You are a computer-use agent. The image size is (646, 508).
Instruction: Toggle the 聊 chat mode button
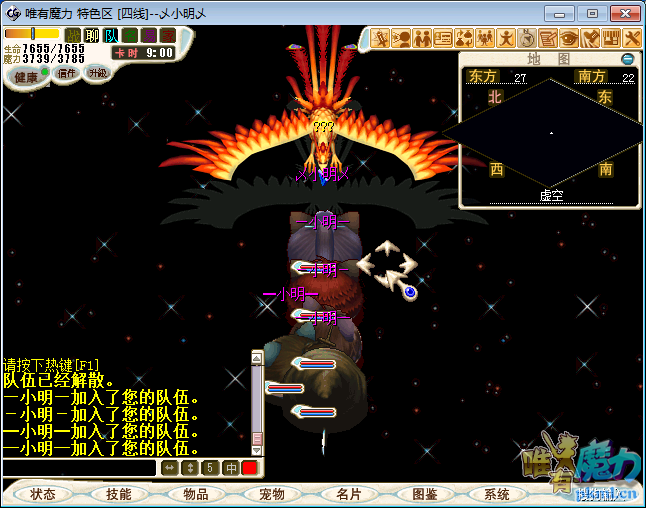click(x=92, y=35)
